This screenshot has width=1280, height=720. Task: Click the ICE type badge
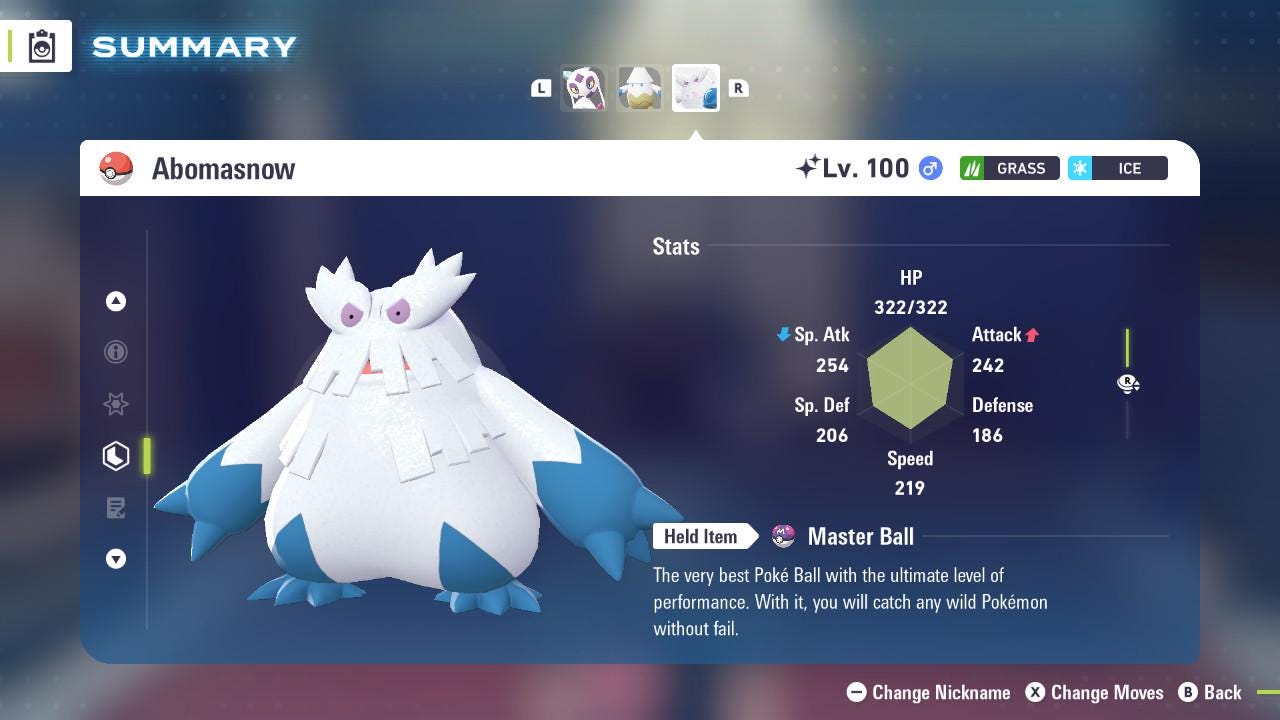[1117, 168]
